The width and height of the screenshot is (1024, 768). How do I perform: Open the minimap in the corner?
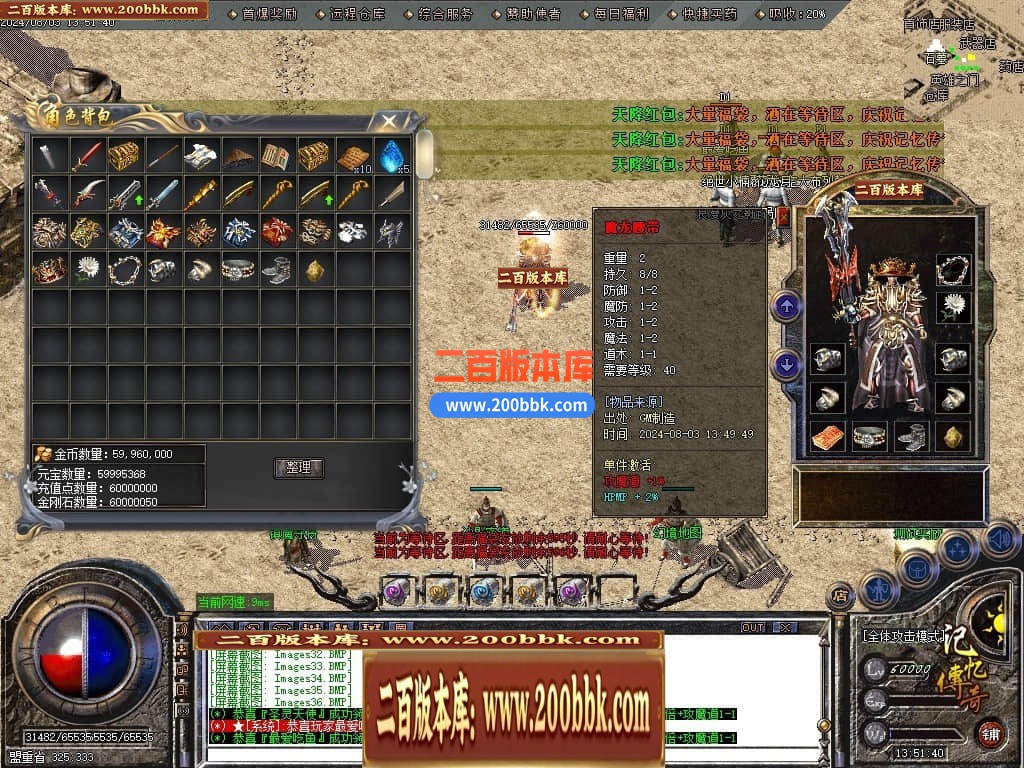960,60
